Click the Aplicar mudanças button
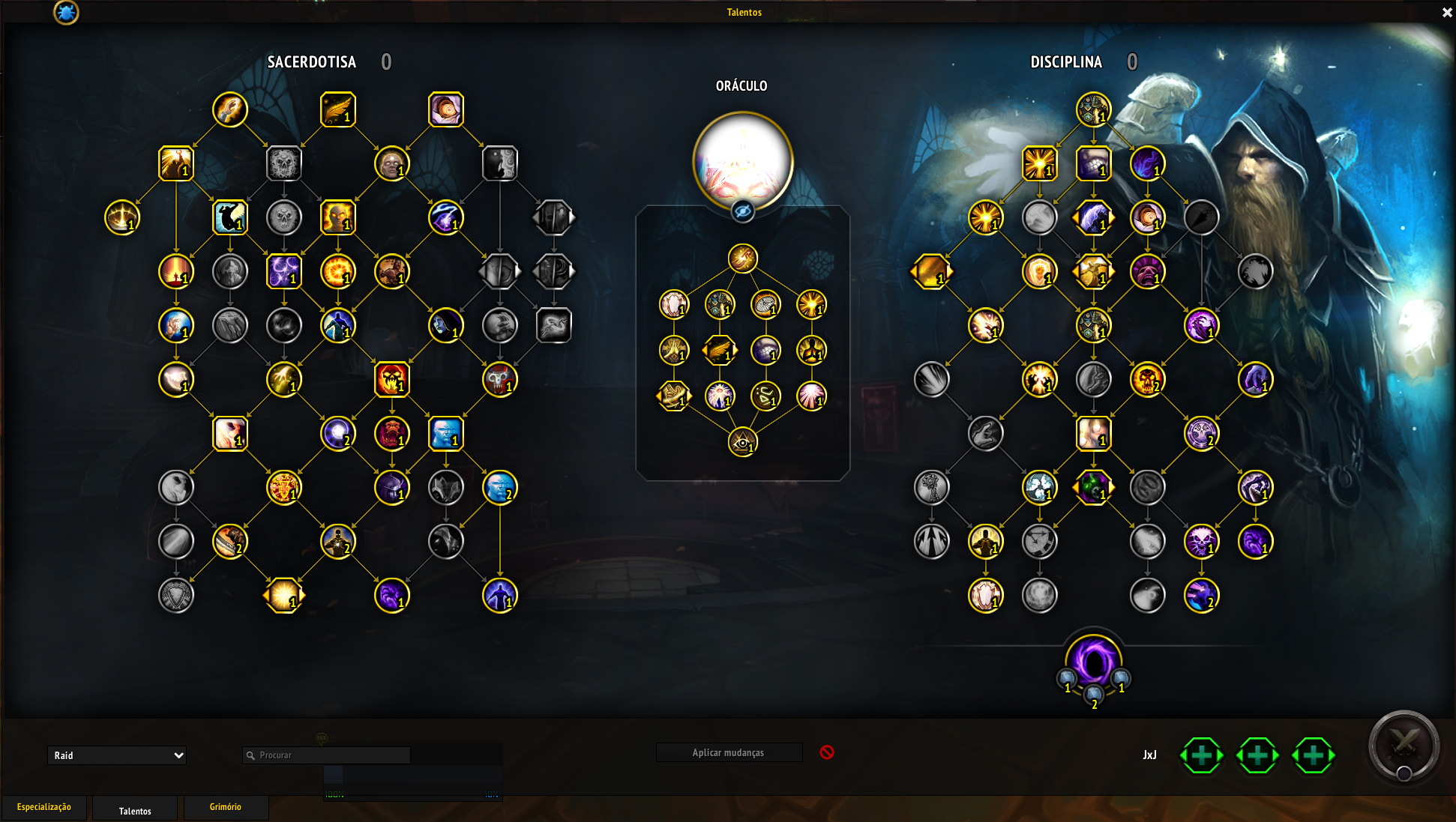The width and height of the screenshot is (1456, 822). [x=729, y=752]
